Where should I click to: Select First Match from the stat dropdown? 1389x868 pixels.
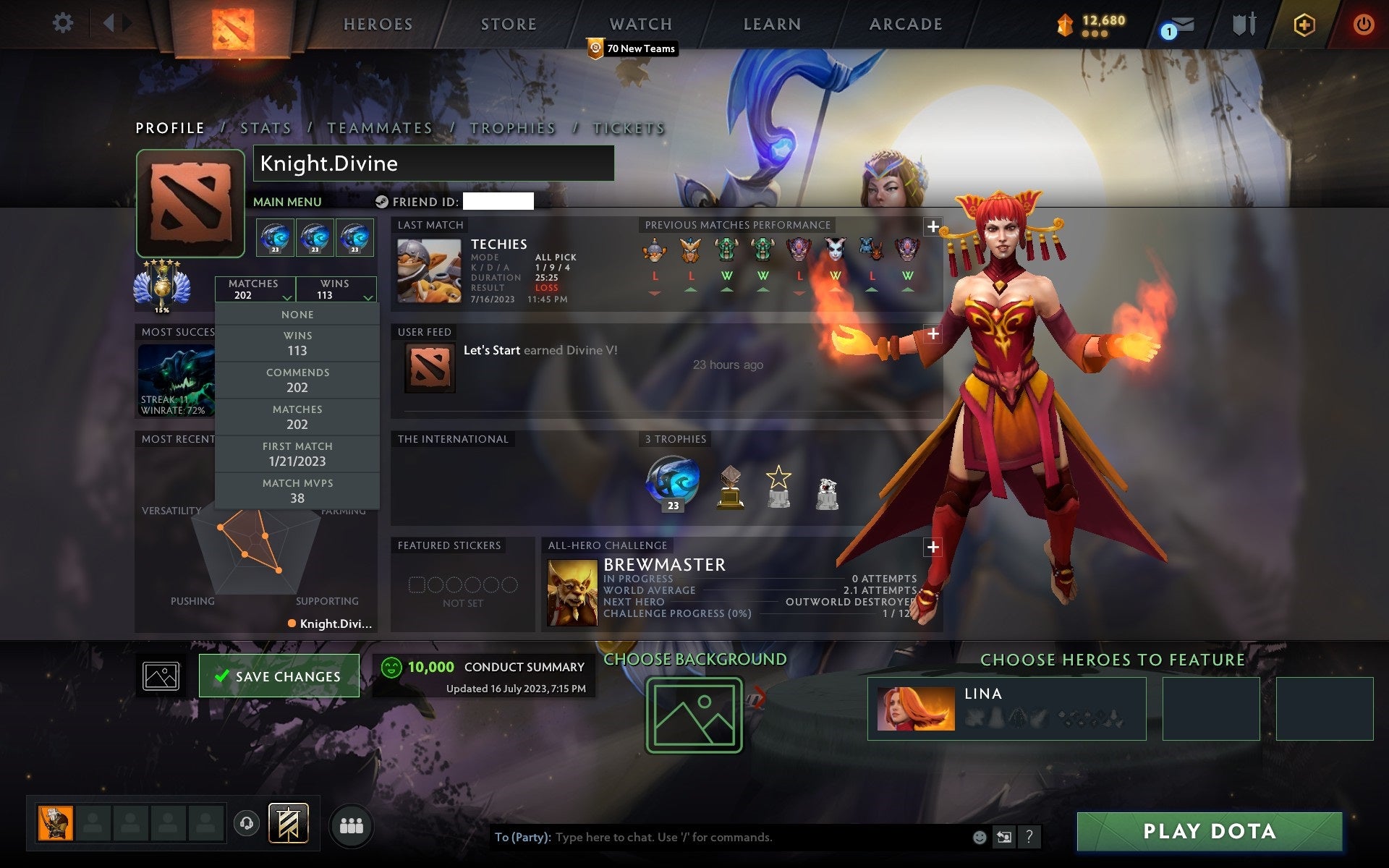[297, 454]
